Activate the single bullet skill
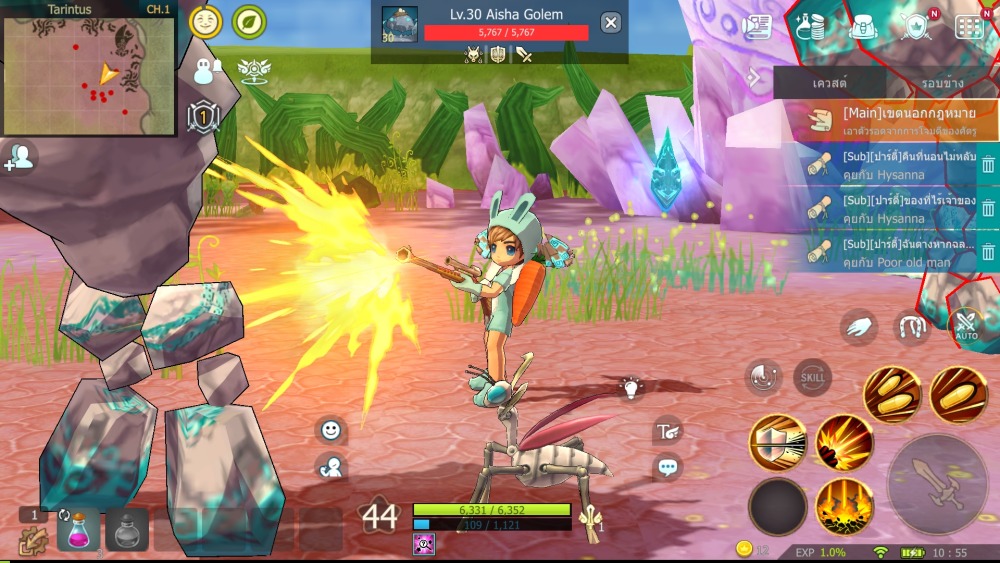This screenshot has width=1000, height=563. click(x=959, y=394)
